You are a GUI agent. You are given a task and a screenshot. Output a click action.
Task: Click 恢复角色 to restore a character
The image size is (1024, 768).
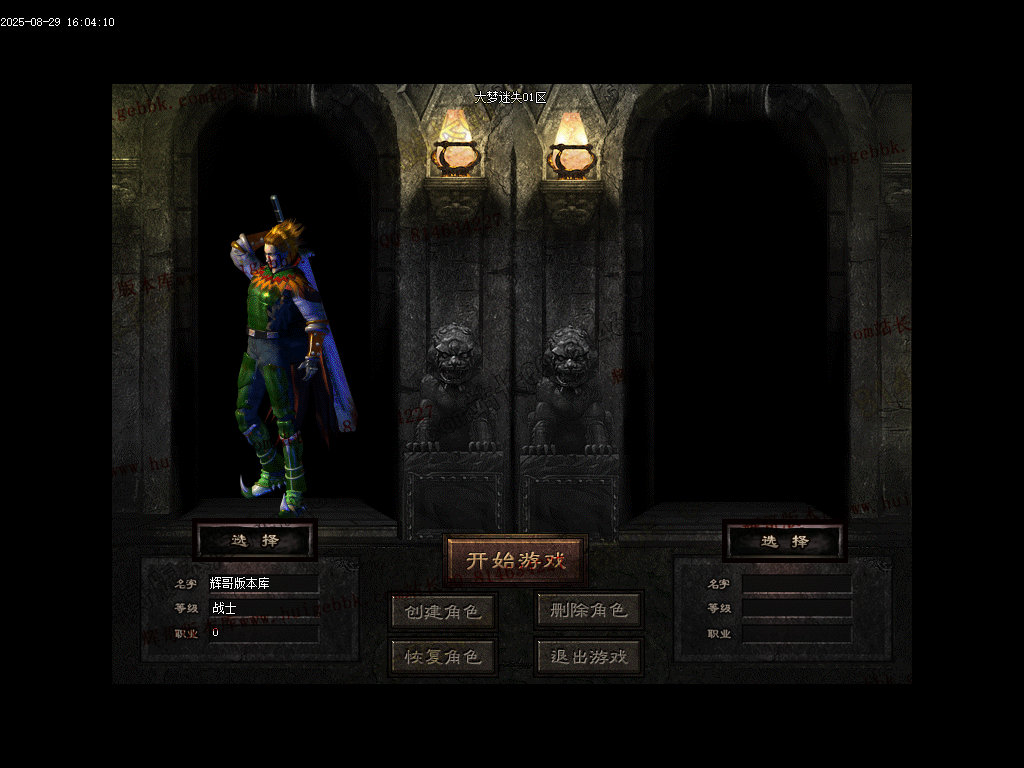click(x=443, y=657)
